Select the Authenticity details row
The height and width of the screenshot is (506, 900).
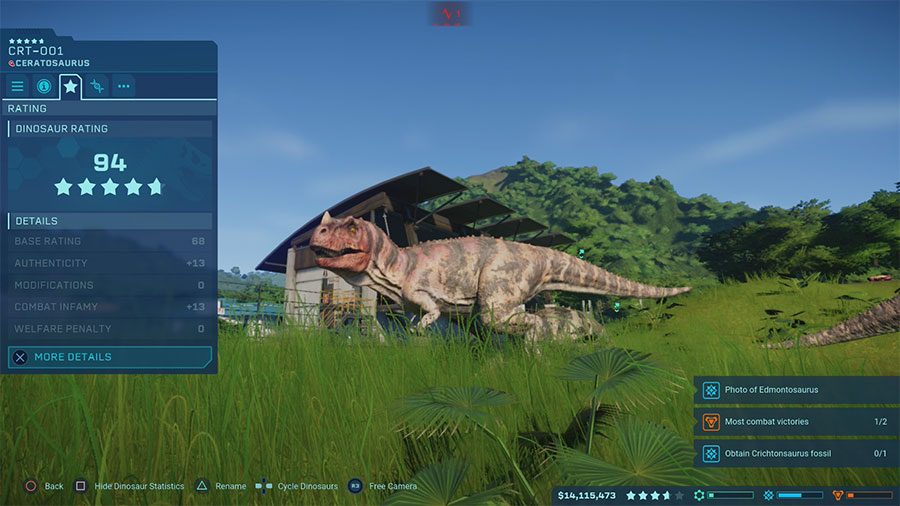pyautogui.click(x=110, y=263)
